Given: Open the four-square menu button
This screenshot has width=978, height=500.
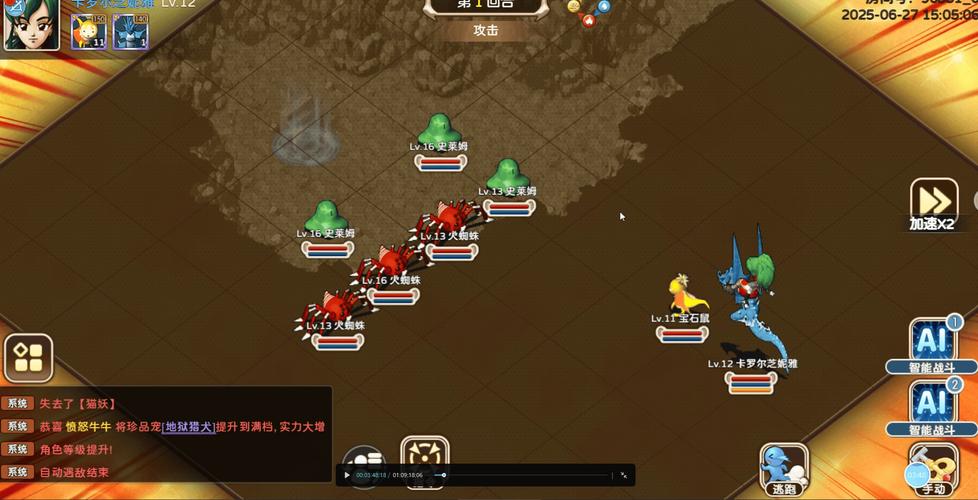Looking at the screenshot, I should [28, 358].
